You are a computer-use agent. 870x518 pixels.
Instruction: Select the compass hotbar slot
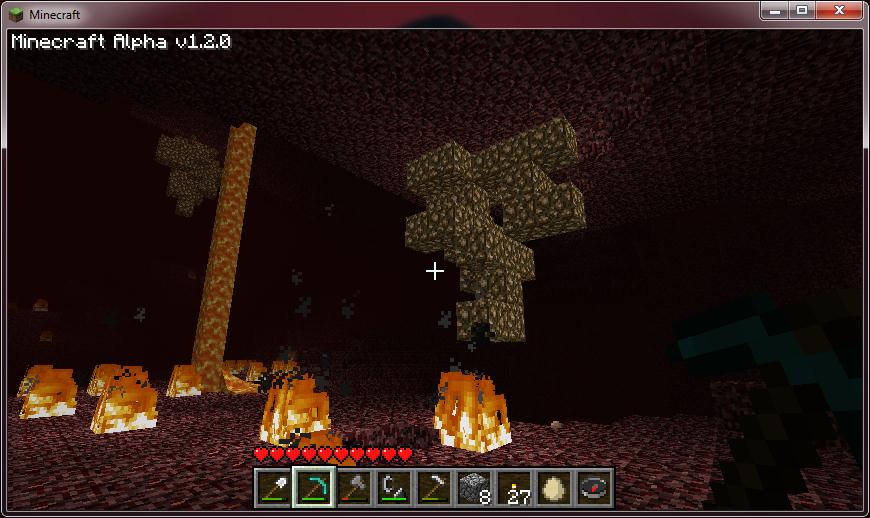pos(593,487)
